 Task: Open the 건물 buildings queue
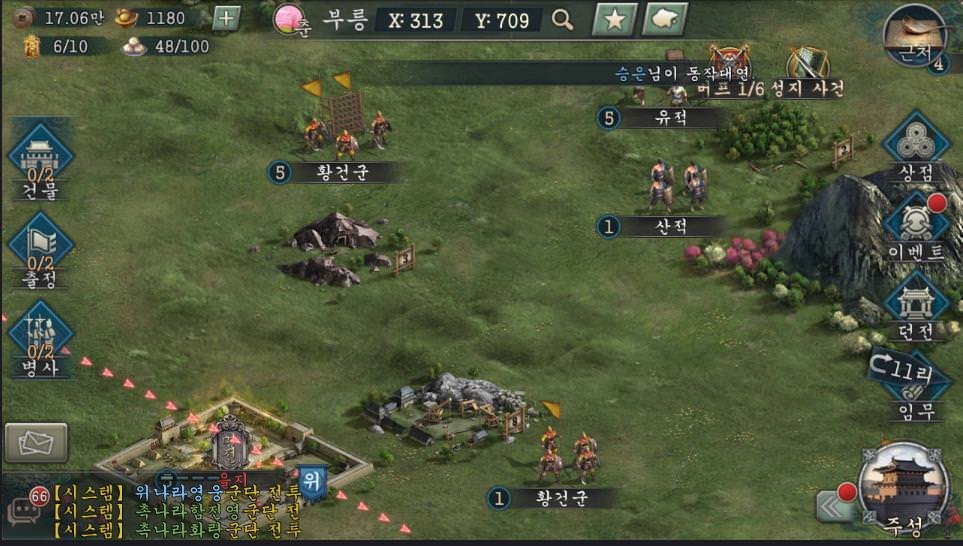coord(40,160)
